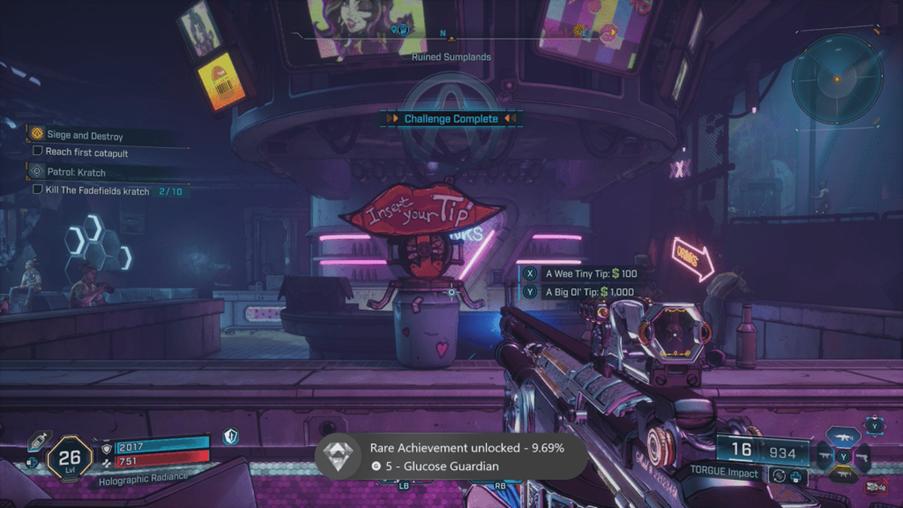Choose A Wee Tiny Tip for $100
The image size is (903, 508).
pos(590,273)
